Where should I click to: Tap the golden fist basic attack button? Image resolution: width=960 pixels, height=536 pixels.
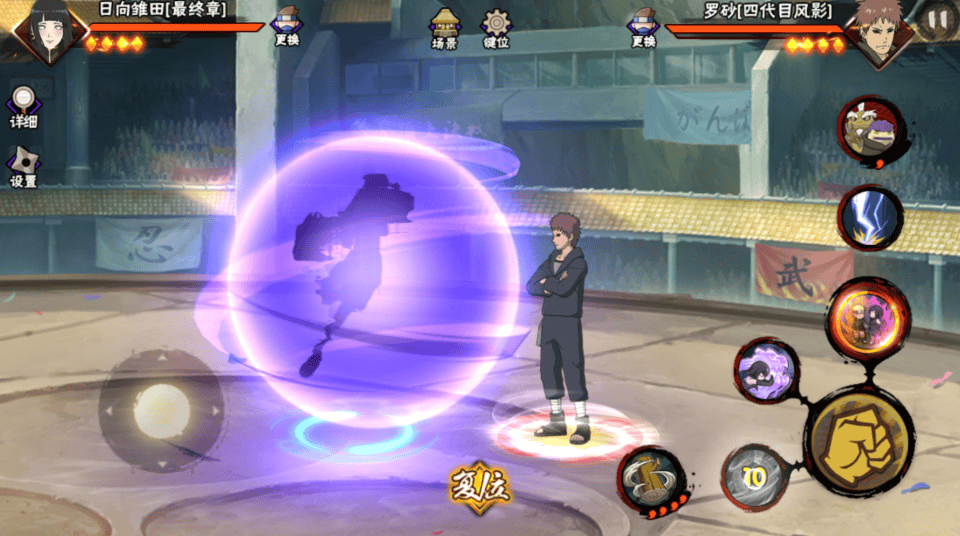point(859,441)
